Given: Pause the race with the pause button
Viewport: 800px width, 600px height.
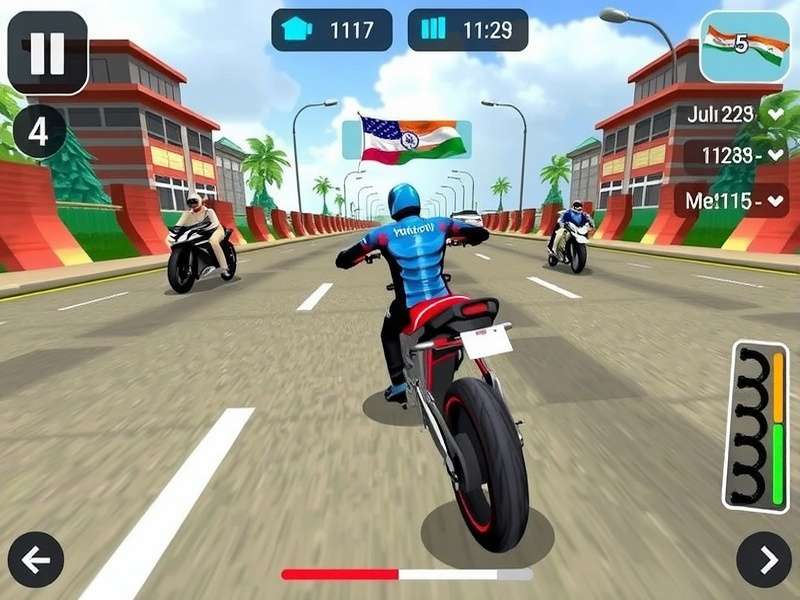Looking at the screenshot, I should (47, 52).
